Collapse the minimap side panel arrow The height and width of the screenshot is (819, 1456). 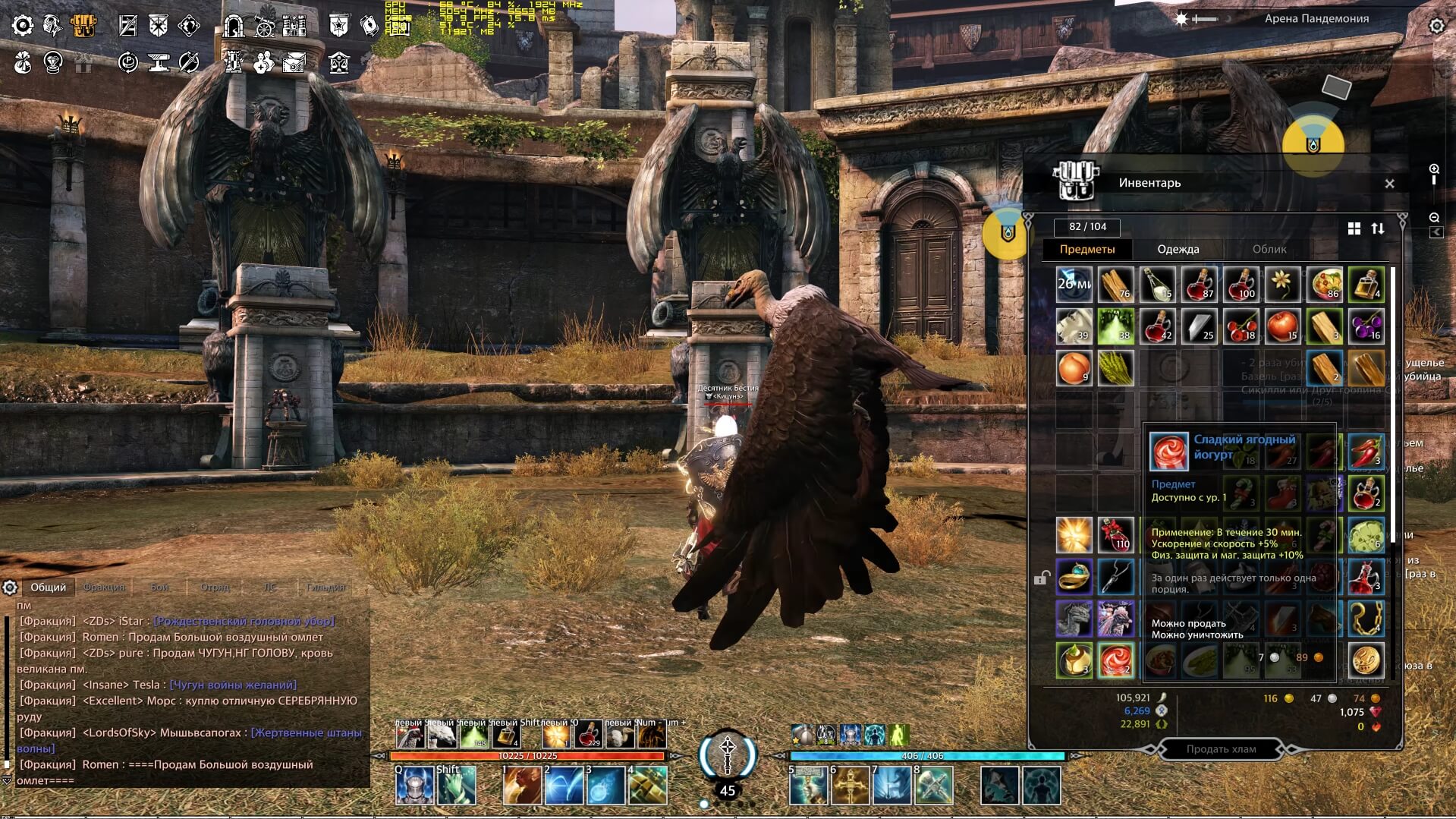click(x=1436, y=232)
